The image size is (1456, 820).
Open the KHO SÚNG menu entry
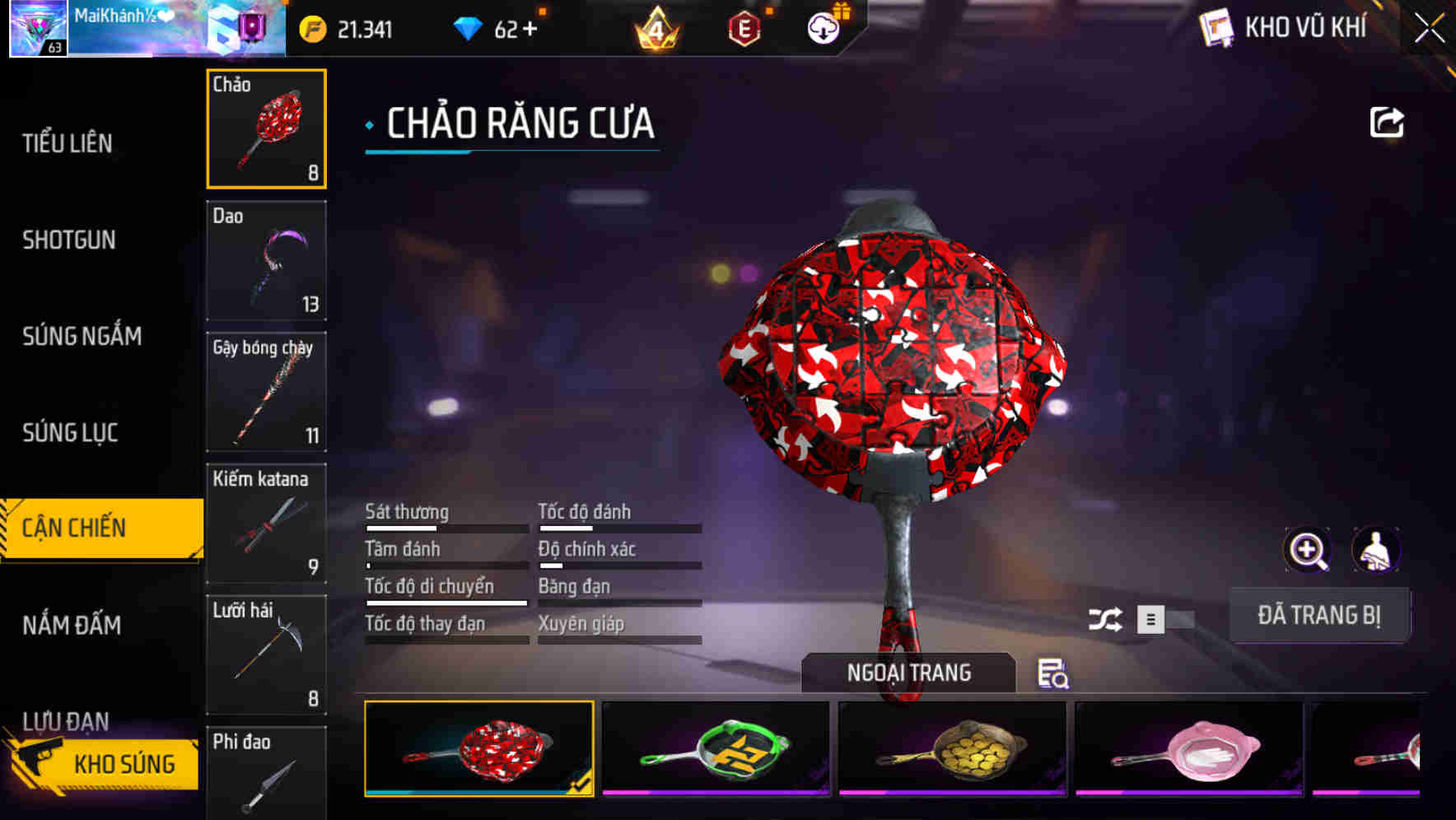(124, 763)
